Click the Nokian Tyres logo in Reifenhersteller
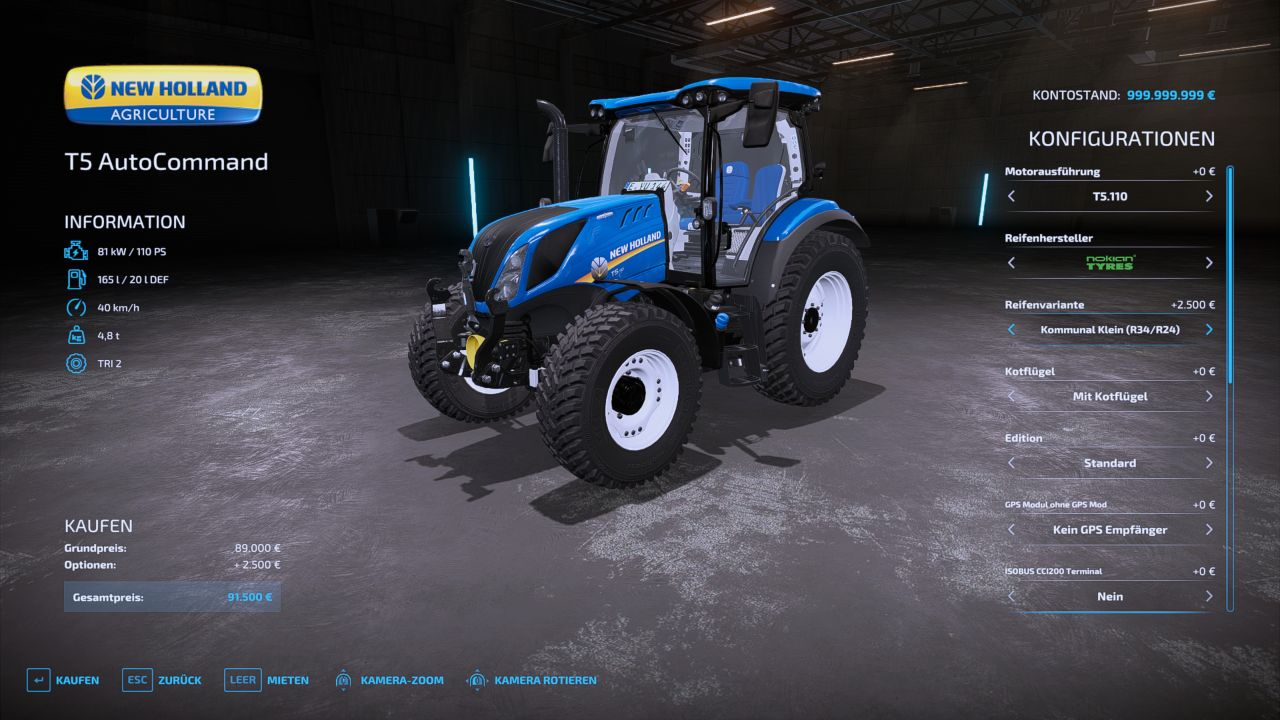Image resolution: width=1280 pixels, height=720 pixels. point(1108,262)
